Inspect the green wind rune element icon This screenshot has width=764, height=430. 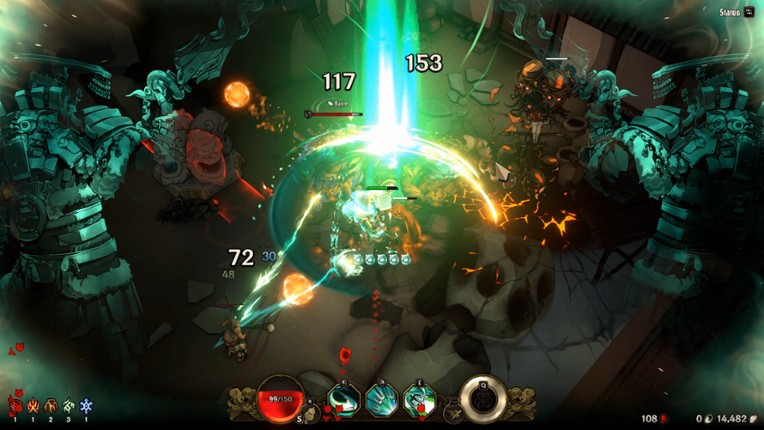[68, 406]
